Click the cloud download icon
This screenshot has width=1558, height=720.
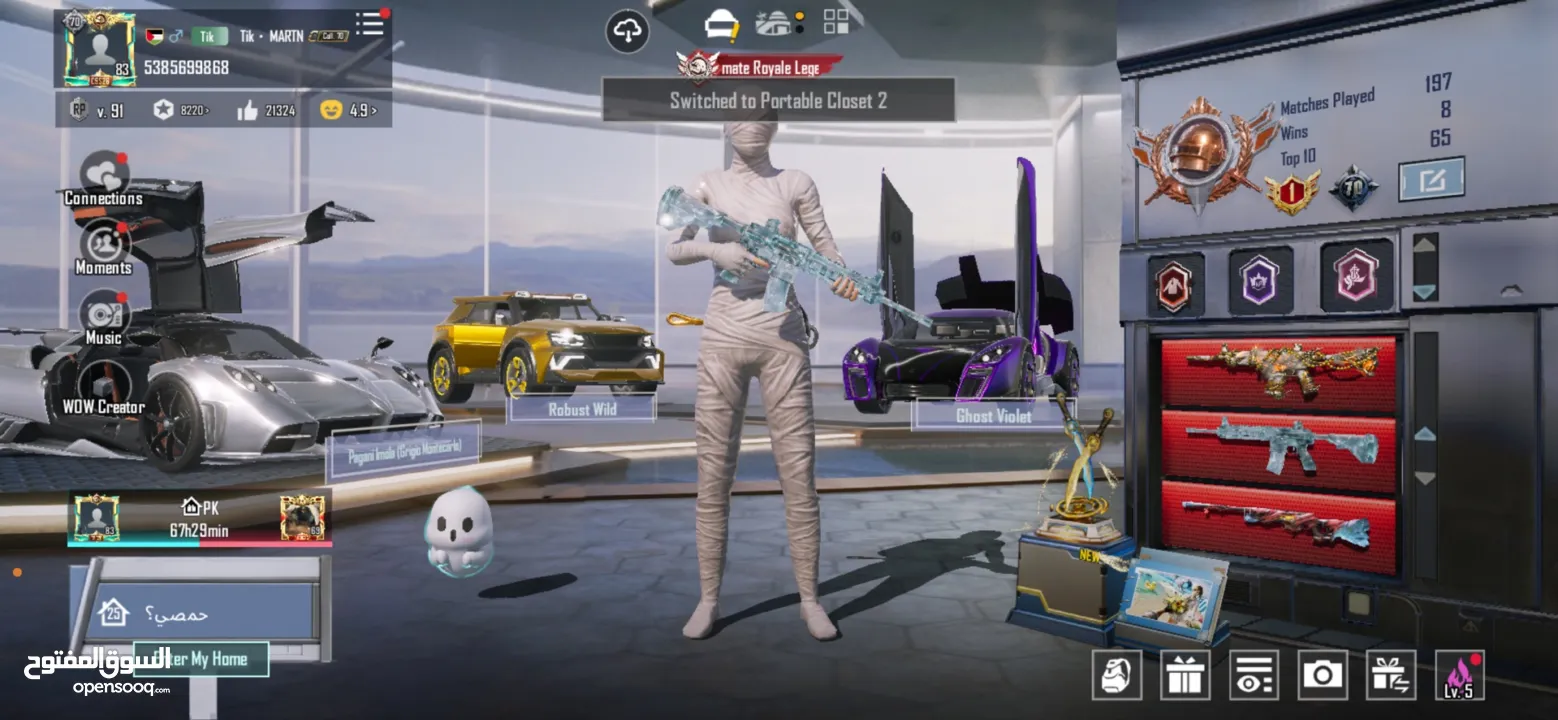pos(627,32)
